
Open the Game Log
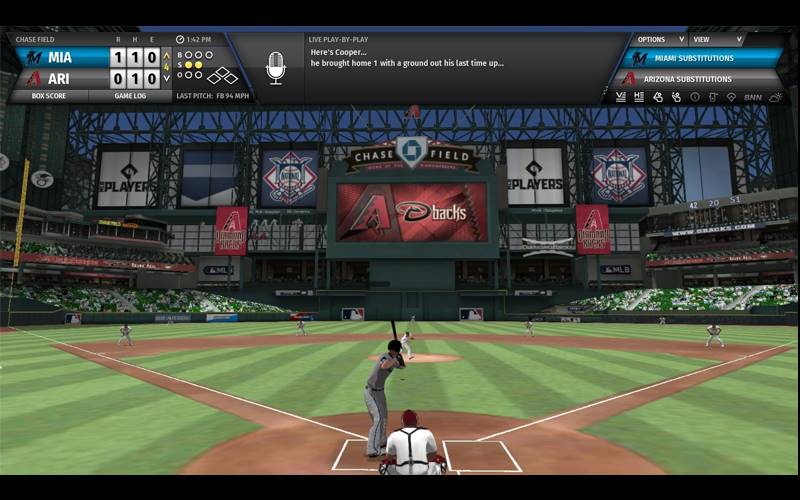130,96
